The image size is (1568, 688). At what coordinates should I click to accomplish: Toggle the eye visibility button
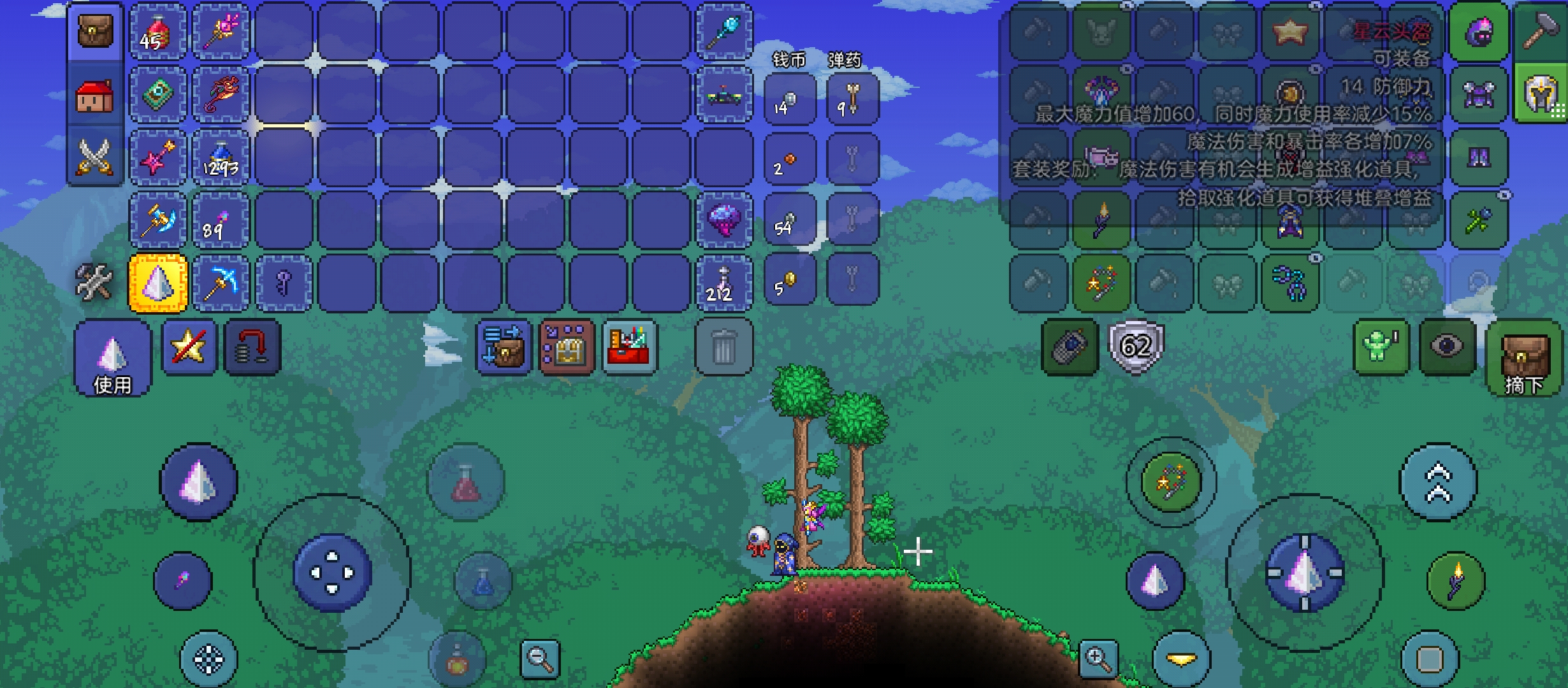(1447, 347)
